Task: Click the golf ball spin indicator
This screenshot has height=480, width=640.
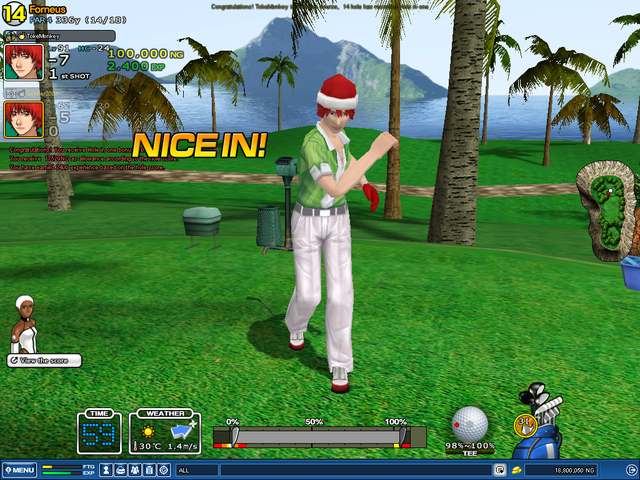Action: (x=470, y=424)
